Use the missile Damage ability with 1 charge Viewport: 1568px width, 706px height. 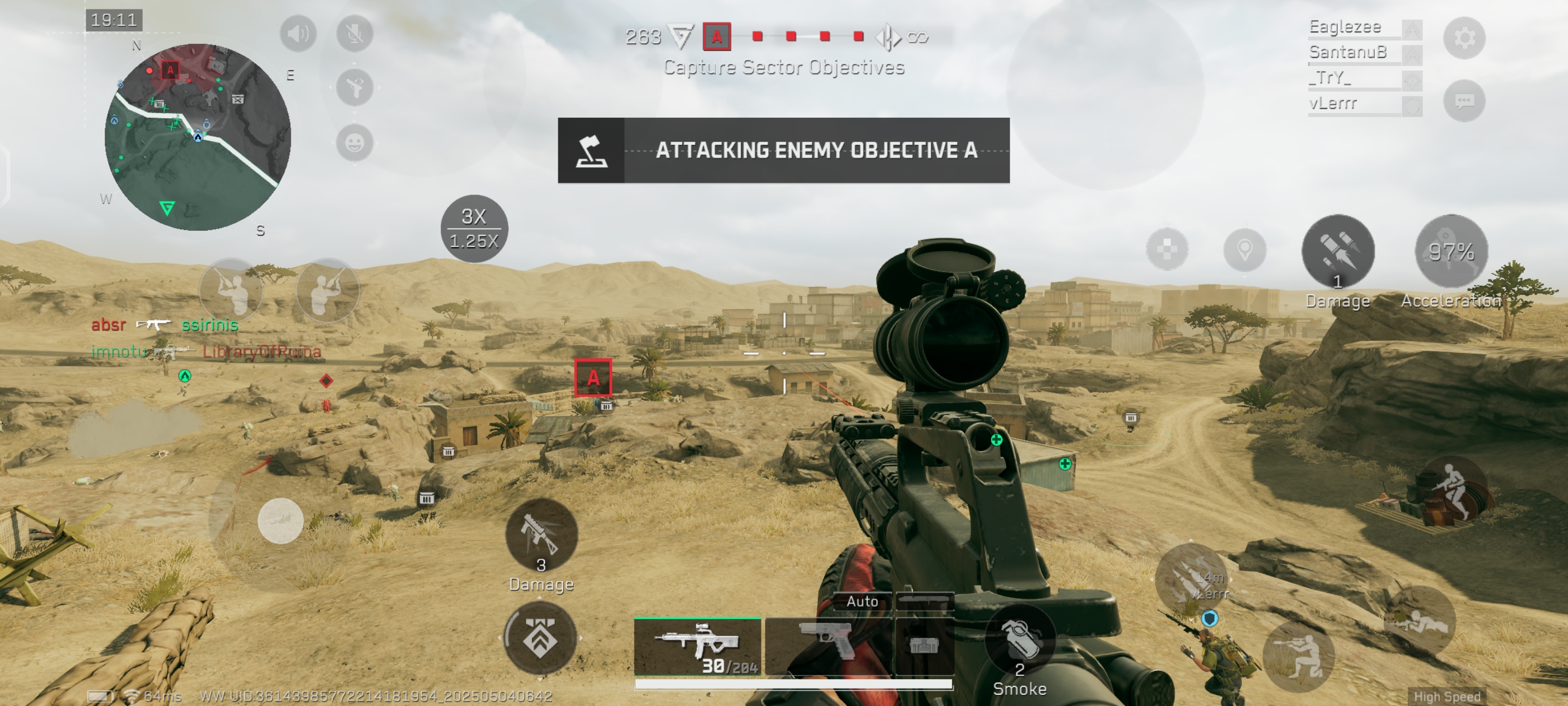point(1337,251)
